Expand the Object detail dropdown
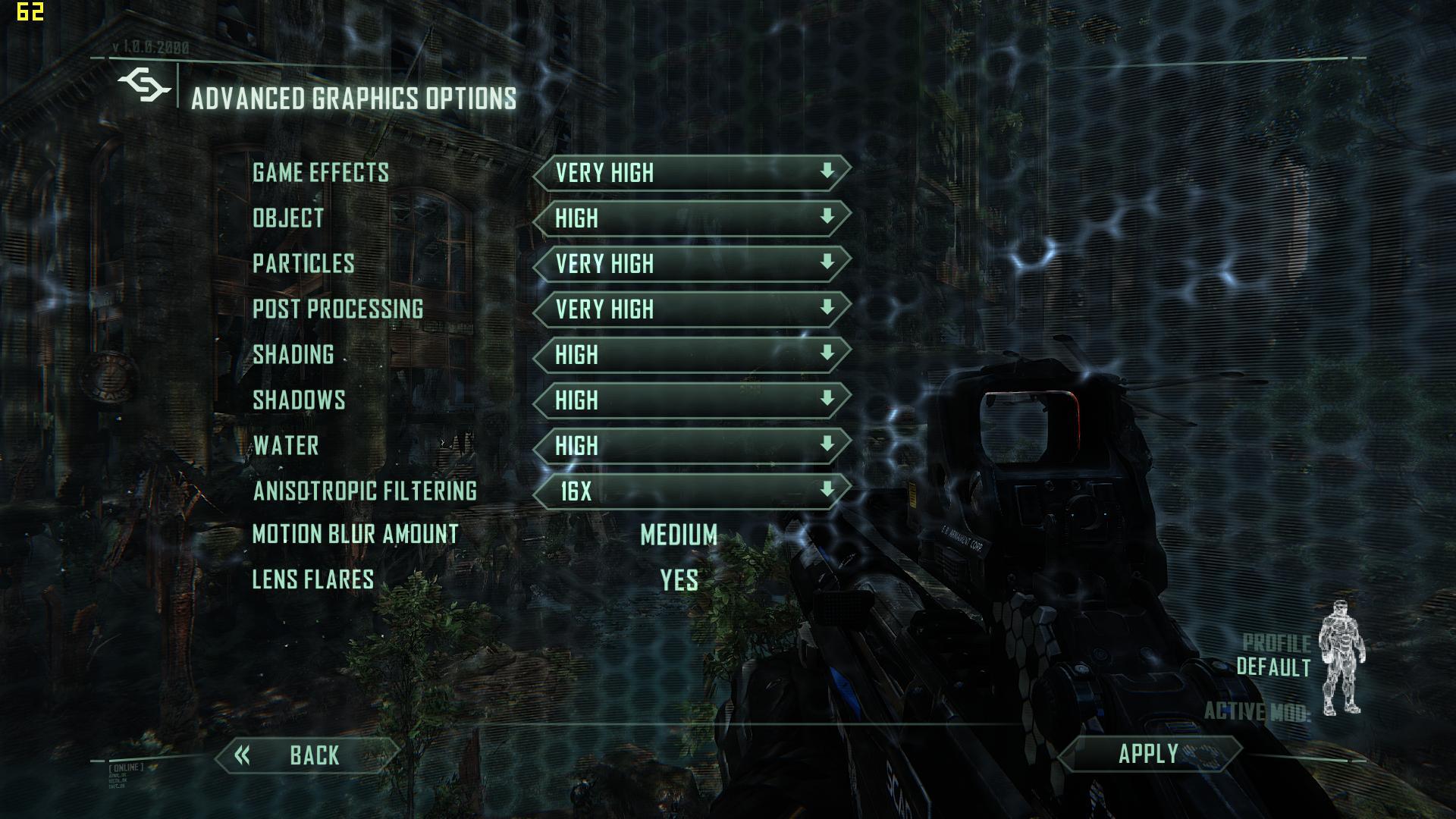1456x819 pixels. click(x=691, y=218)
